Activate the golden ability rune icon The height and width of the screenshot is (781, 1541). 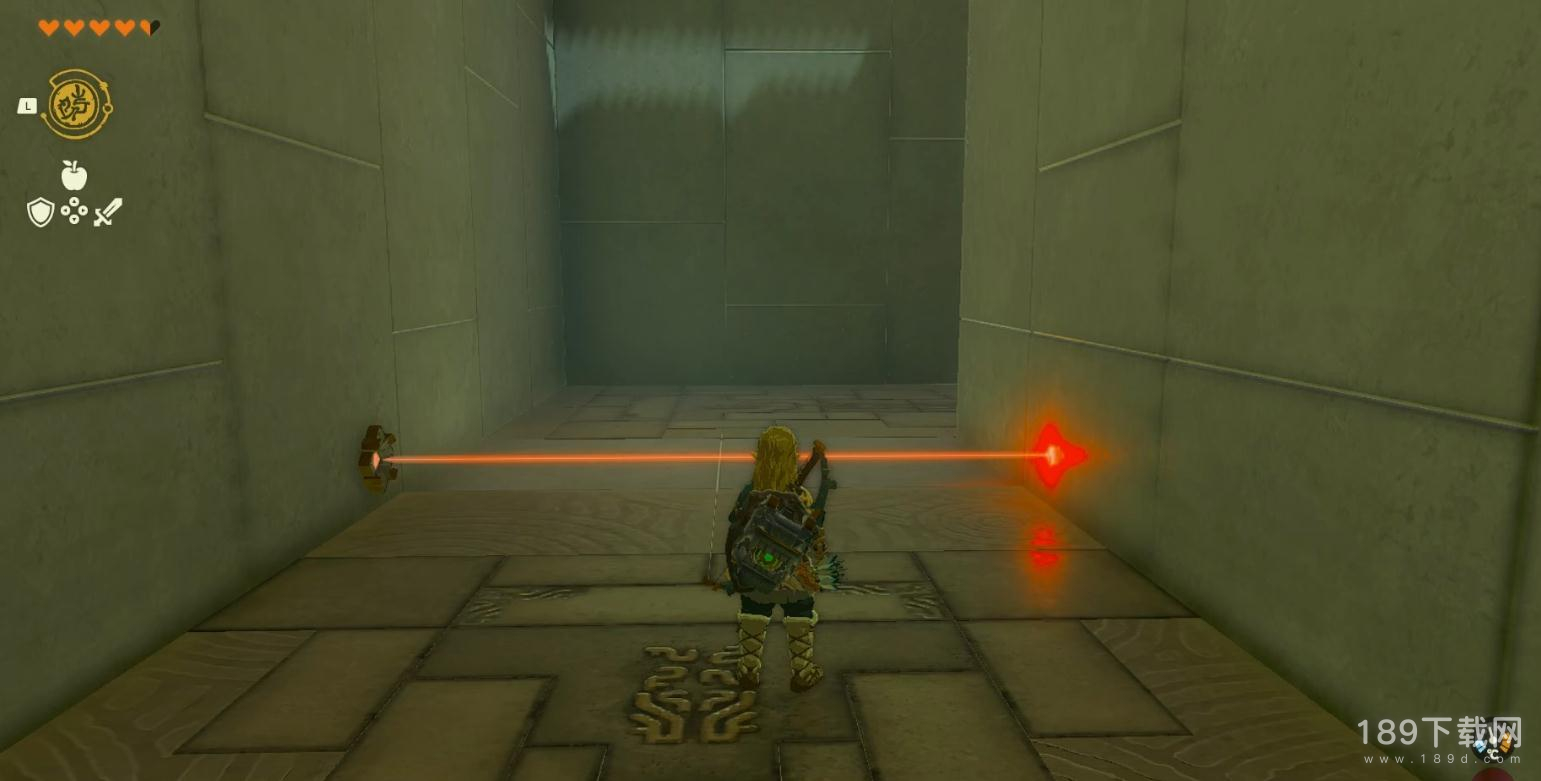click(77, 105)
